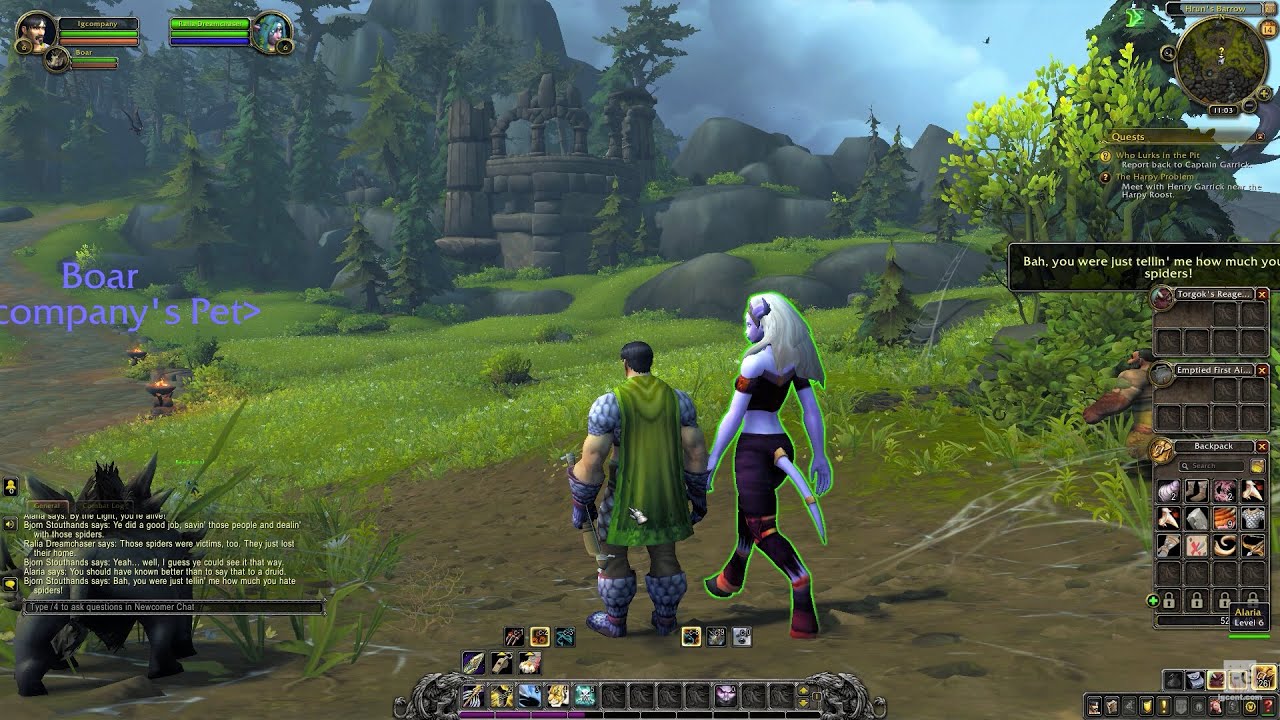
Task: Toggle the first lock icon below the Backpack
Action: click(1170, 602)
